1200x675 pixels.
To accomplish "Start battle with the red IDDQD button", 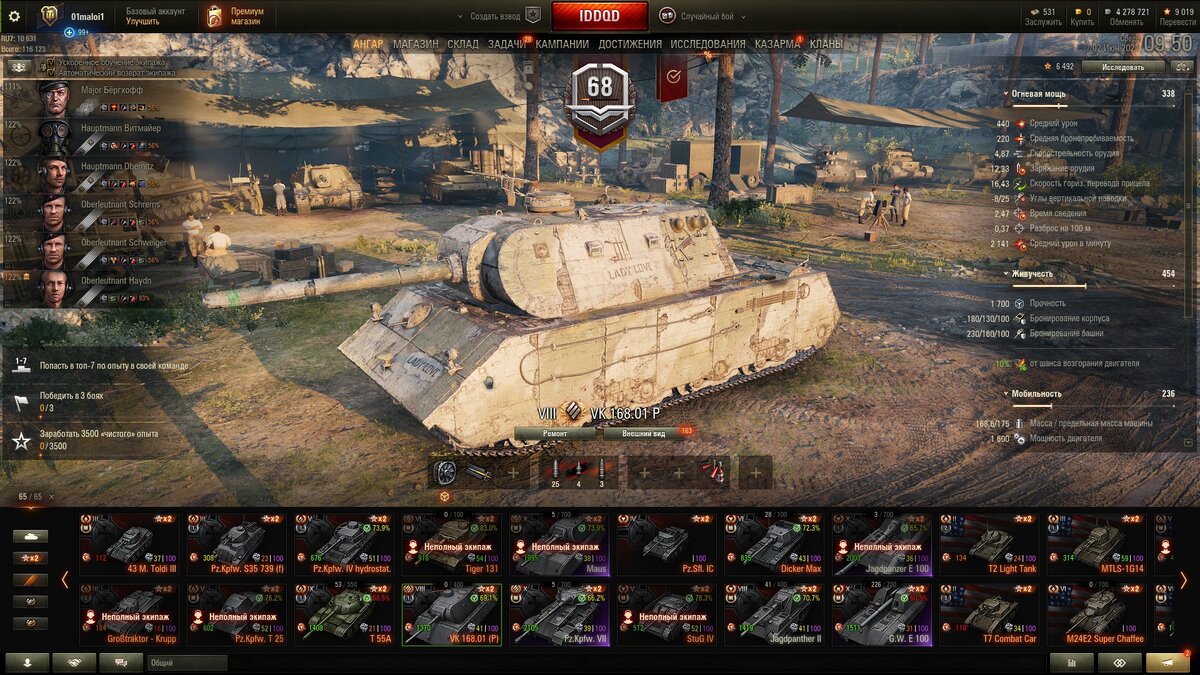I will pos(599,16).
